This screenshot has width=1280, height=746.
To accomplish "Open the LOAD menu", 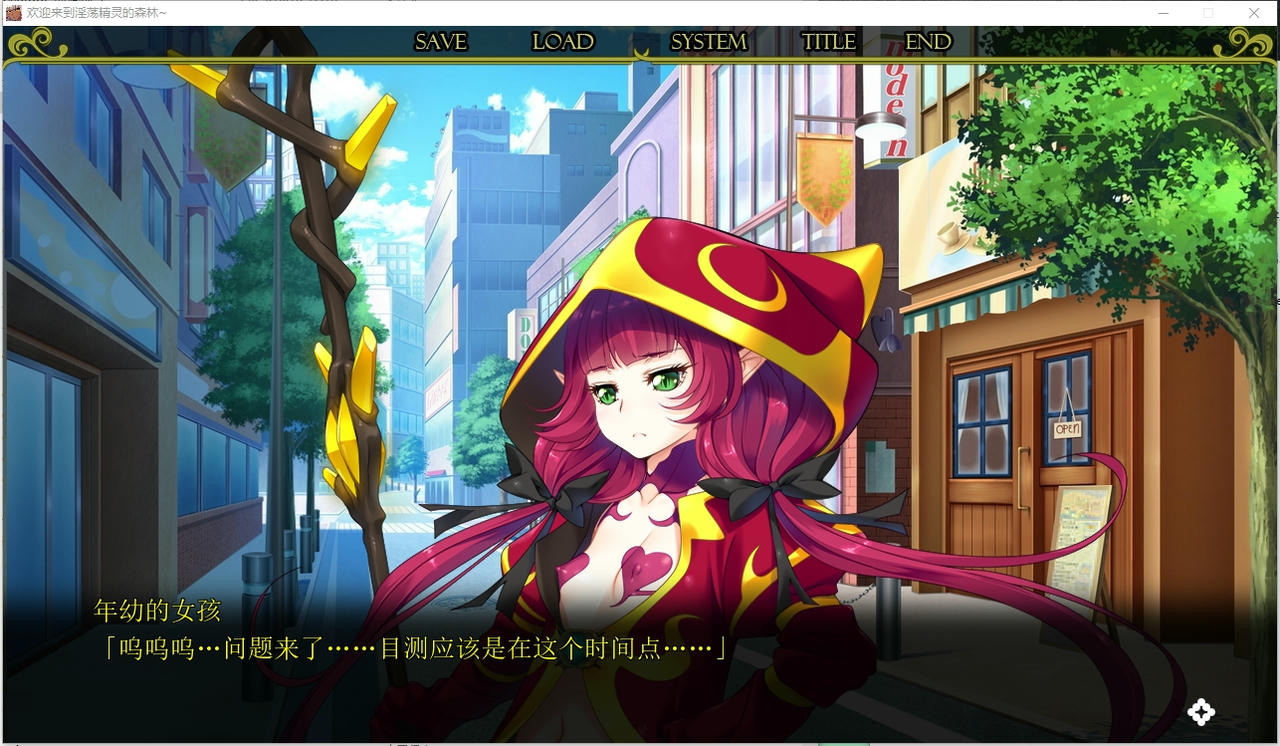I will [562, 42].
